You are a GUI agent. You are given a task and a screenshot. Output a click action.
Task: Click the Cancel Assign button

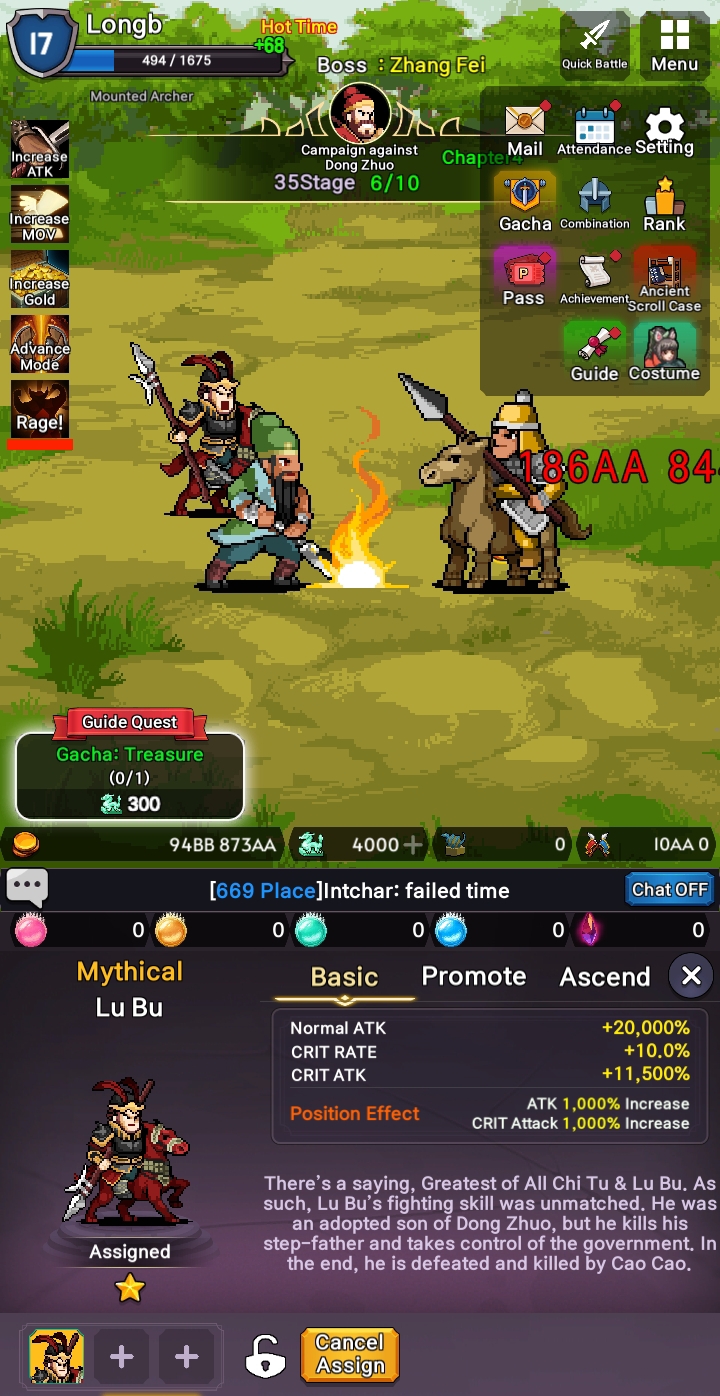click(350, 1355)
